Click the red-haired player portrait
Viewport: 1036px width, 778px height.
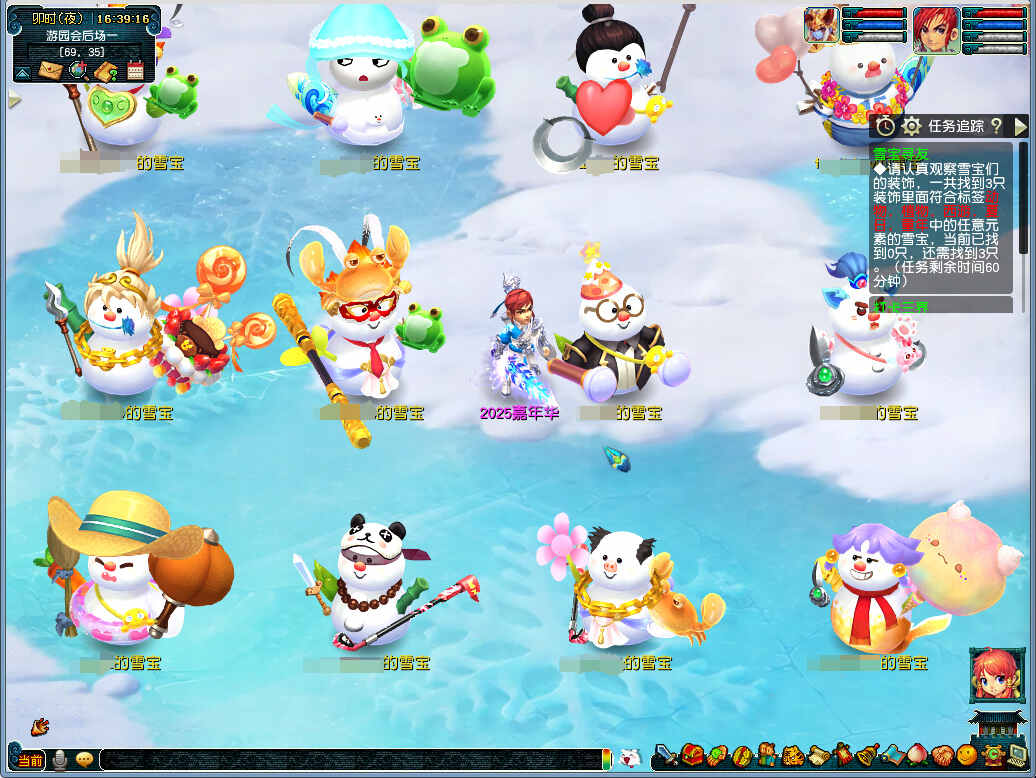click(x=936, y=28)
